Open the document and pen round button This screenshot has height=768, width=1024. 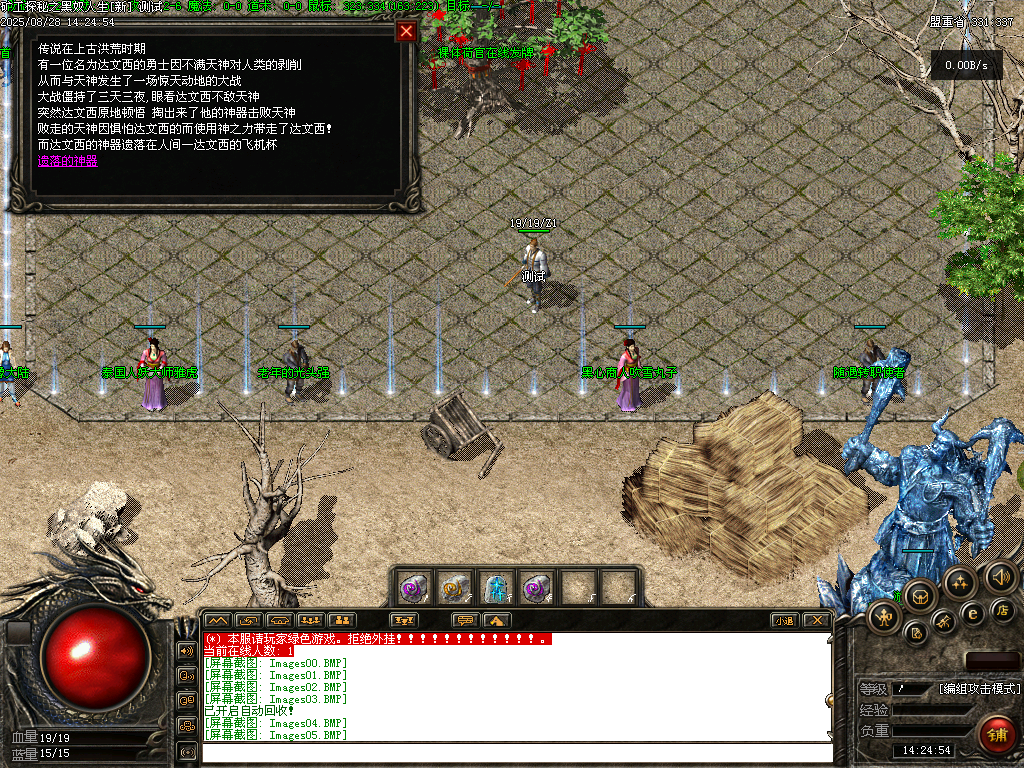(915, 633)
